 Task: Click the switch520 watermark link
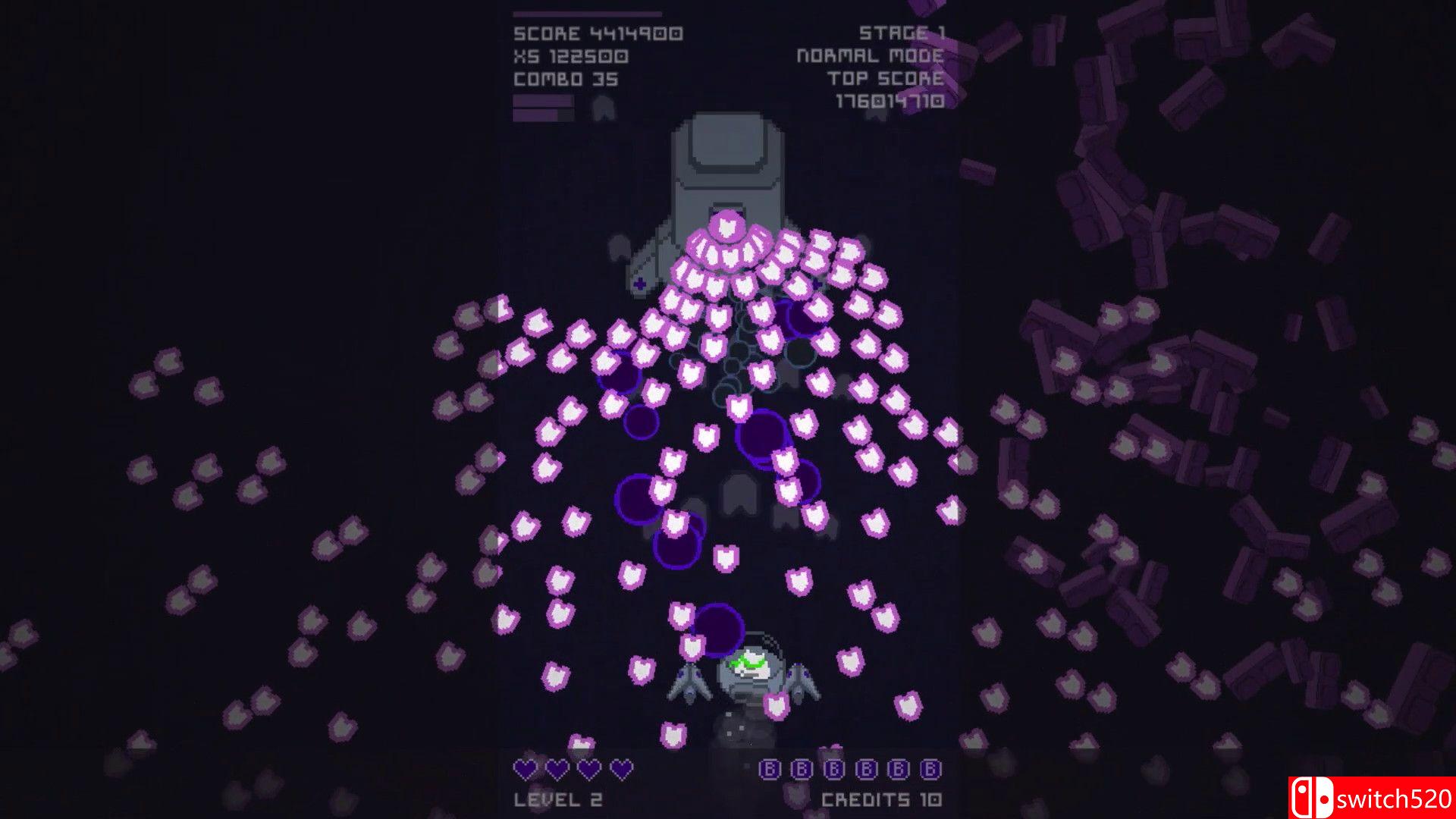click(x=1395, y=798)
